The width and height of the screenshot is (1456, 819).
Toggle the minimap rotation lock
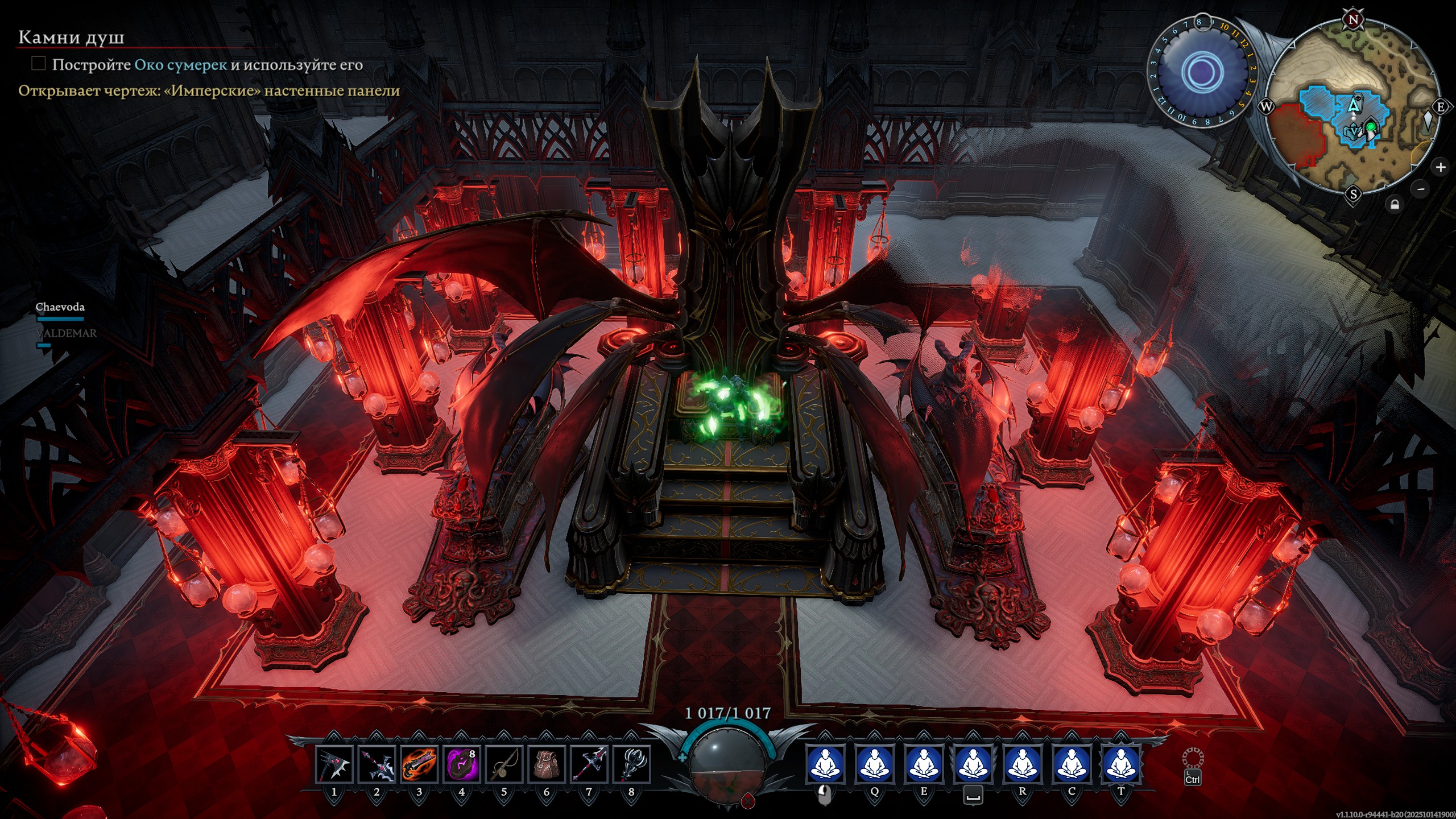pos(1395,204)
